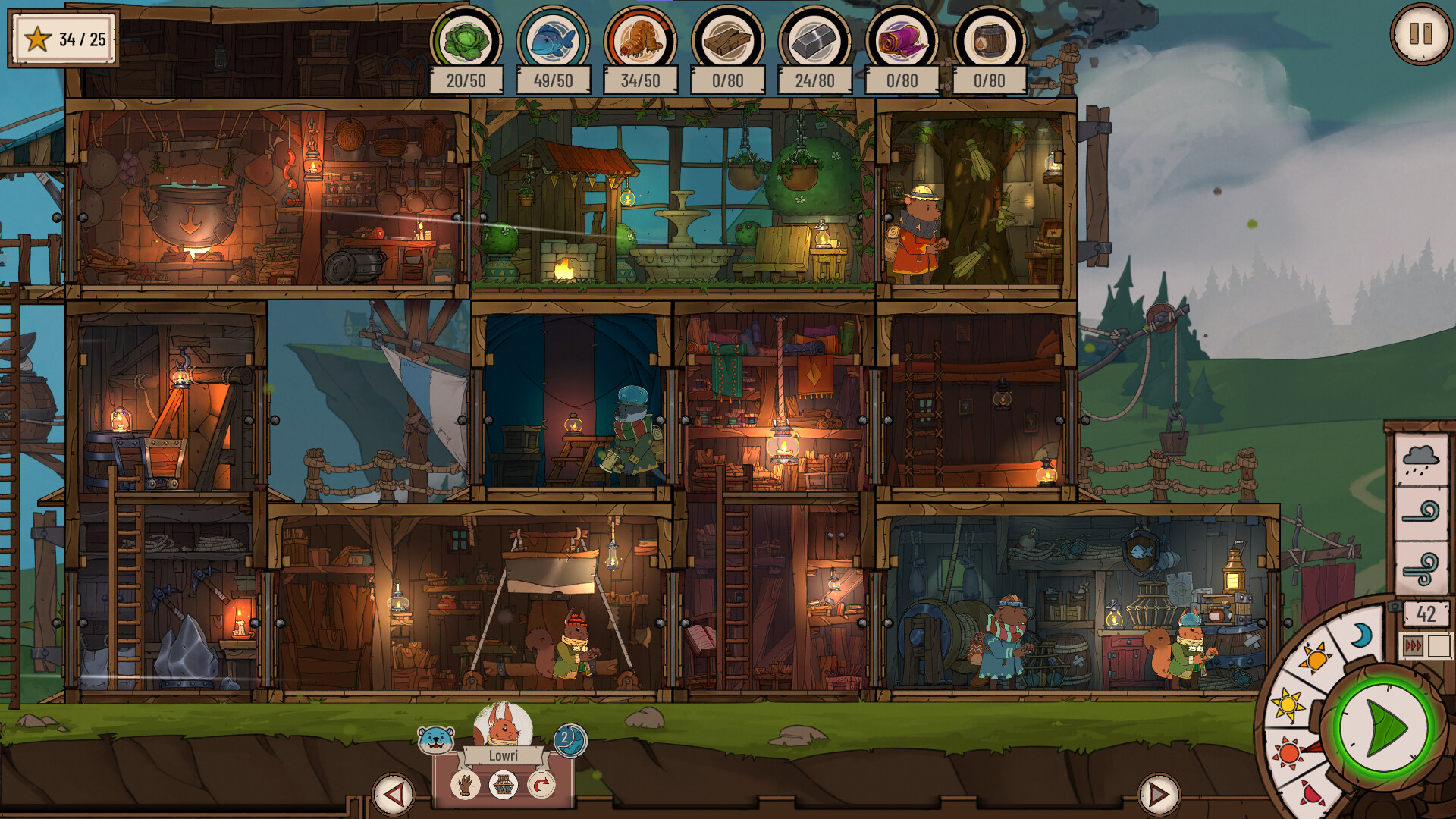The image size is (1456, 819).
Task: Start the day with the green play button
Action: [x=1385, y=729]
